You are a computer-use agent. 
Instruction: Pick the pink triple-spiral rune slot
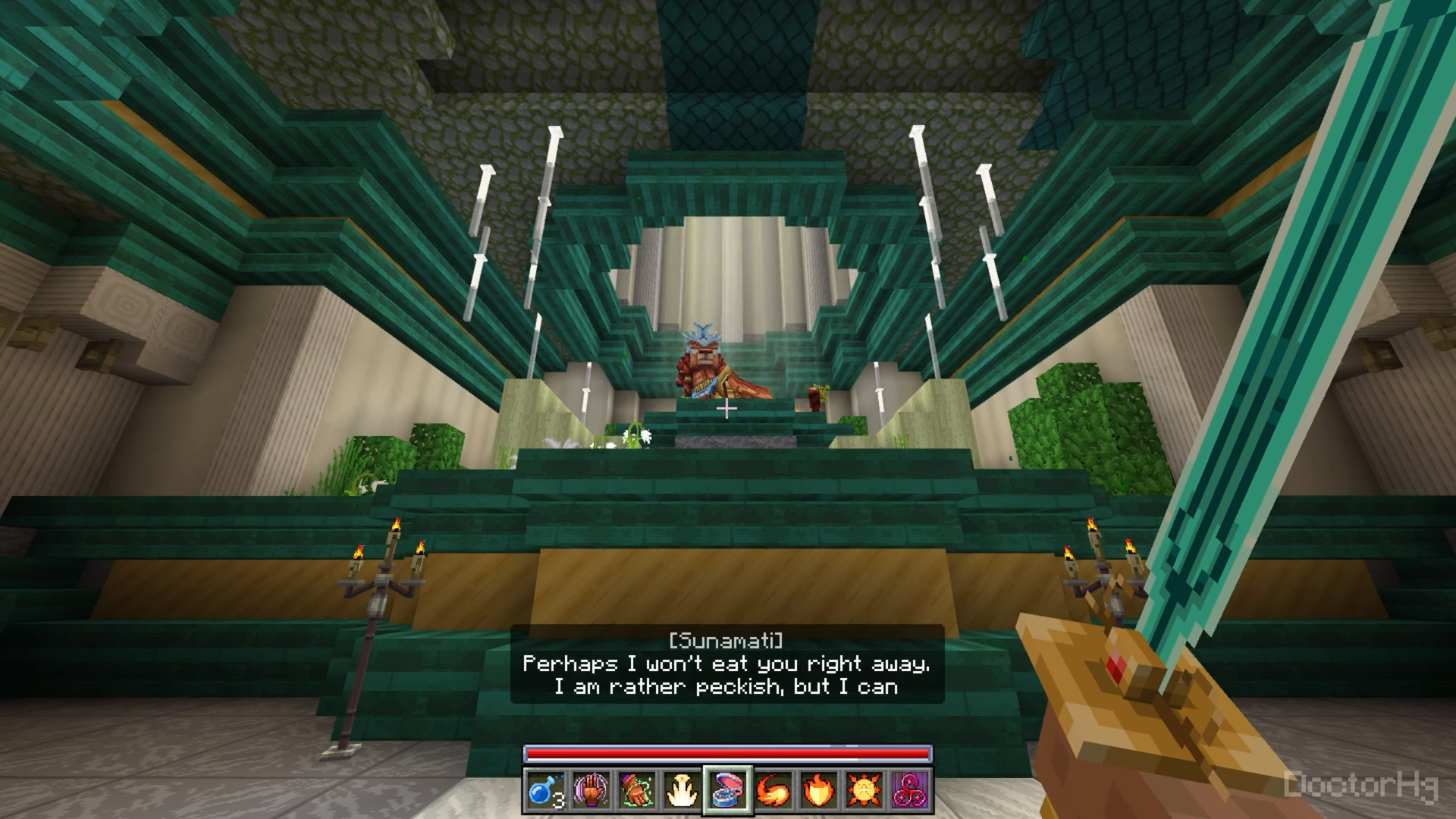[910, 790]
